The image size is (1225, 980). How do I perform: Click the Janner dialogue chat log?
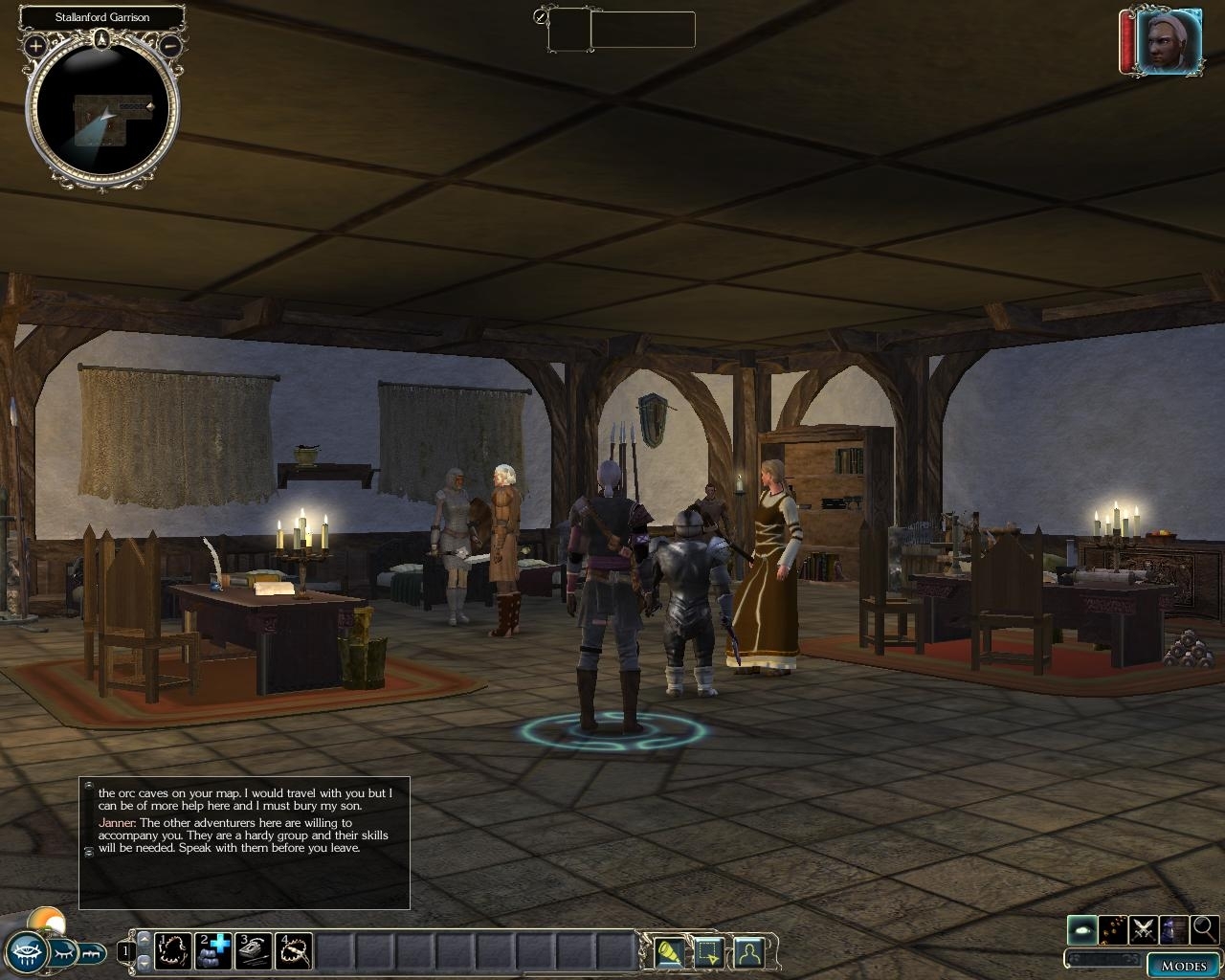(x=244, y=842)
